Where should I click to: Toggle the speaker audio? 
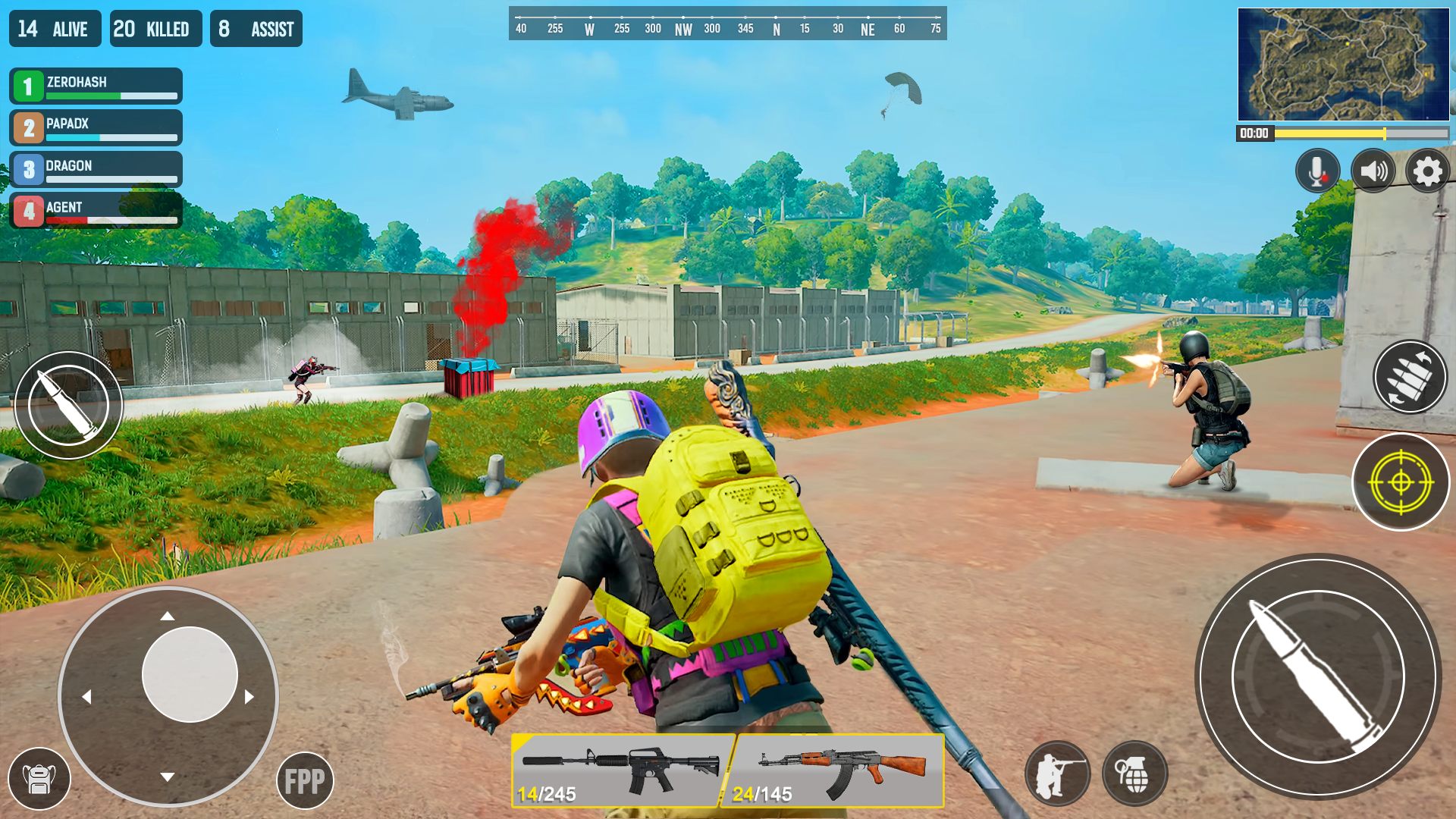pos(1374,171)
